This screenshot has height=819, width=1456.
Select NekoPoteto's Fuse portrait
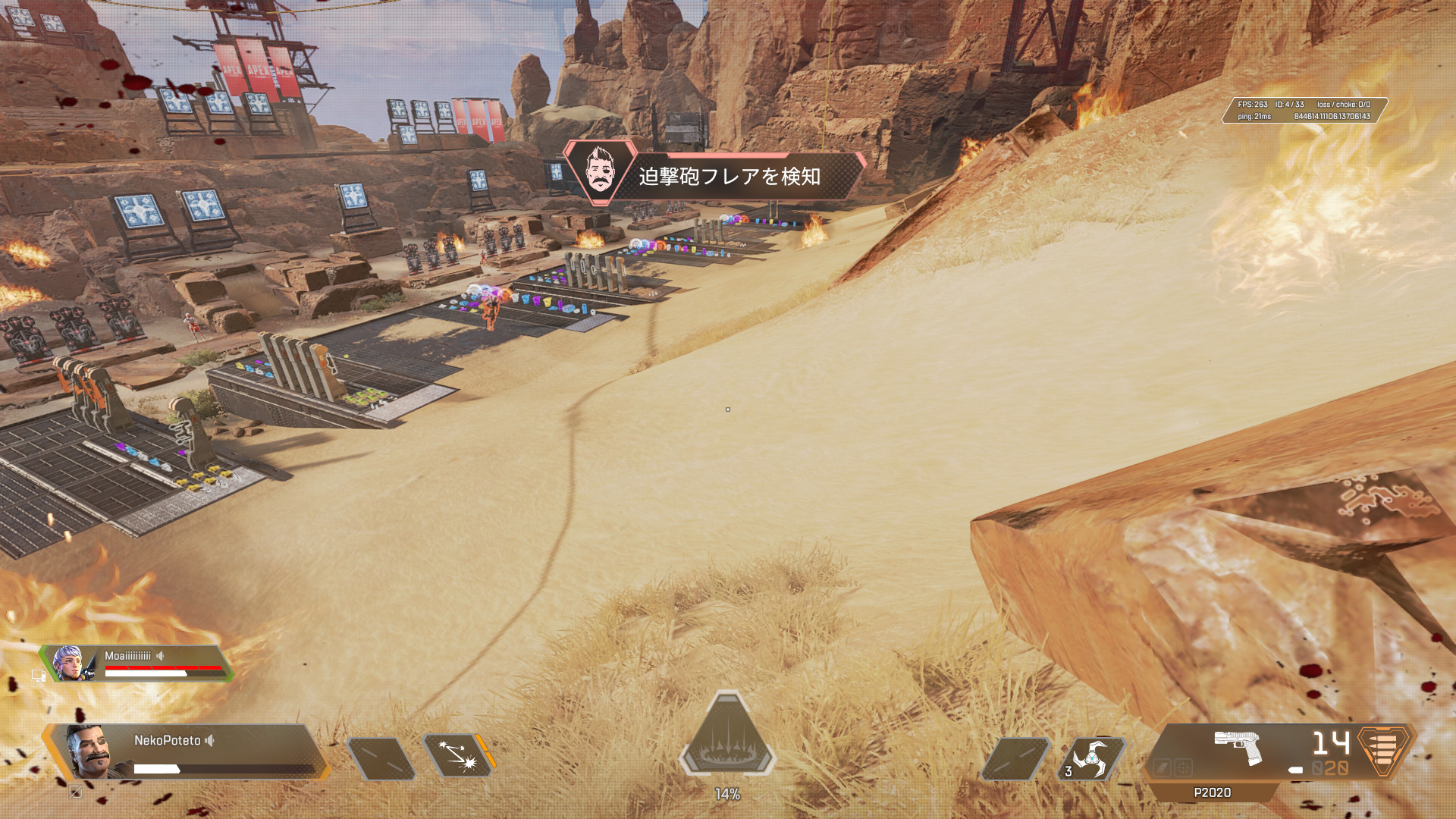pyautogui.click(x=91, y=751)
